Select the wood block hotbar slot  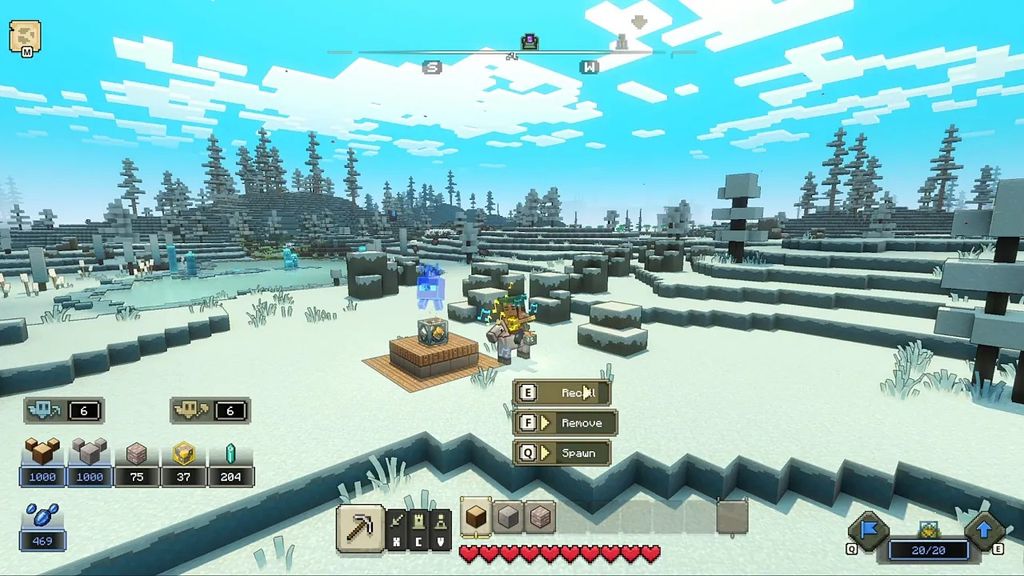[x=476, y=517]
